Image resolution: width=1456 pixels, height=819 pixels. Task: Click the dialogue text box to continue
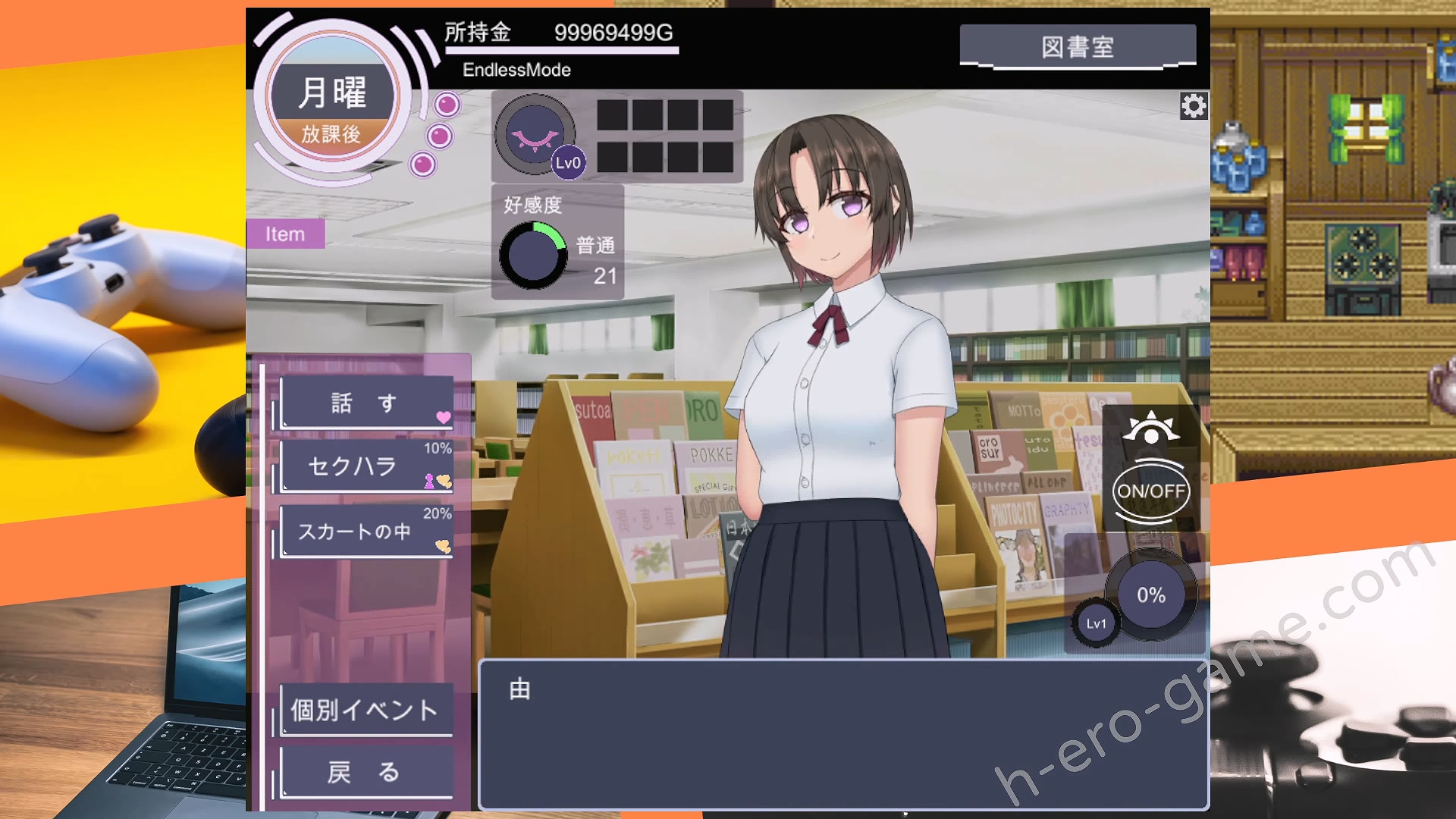point(843,734)
